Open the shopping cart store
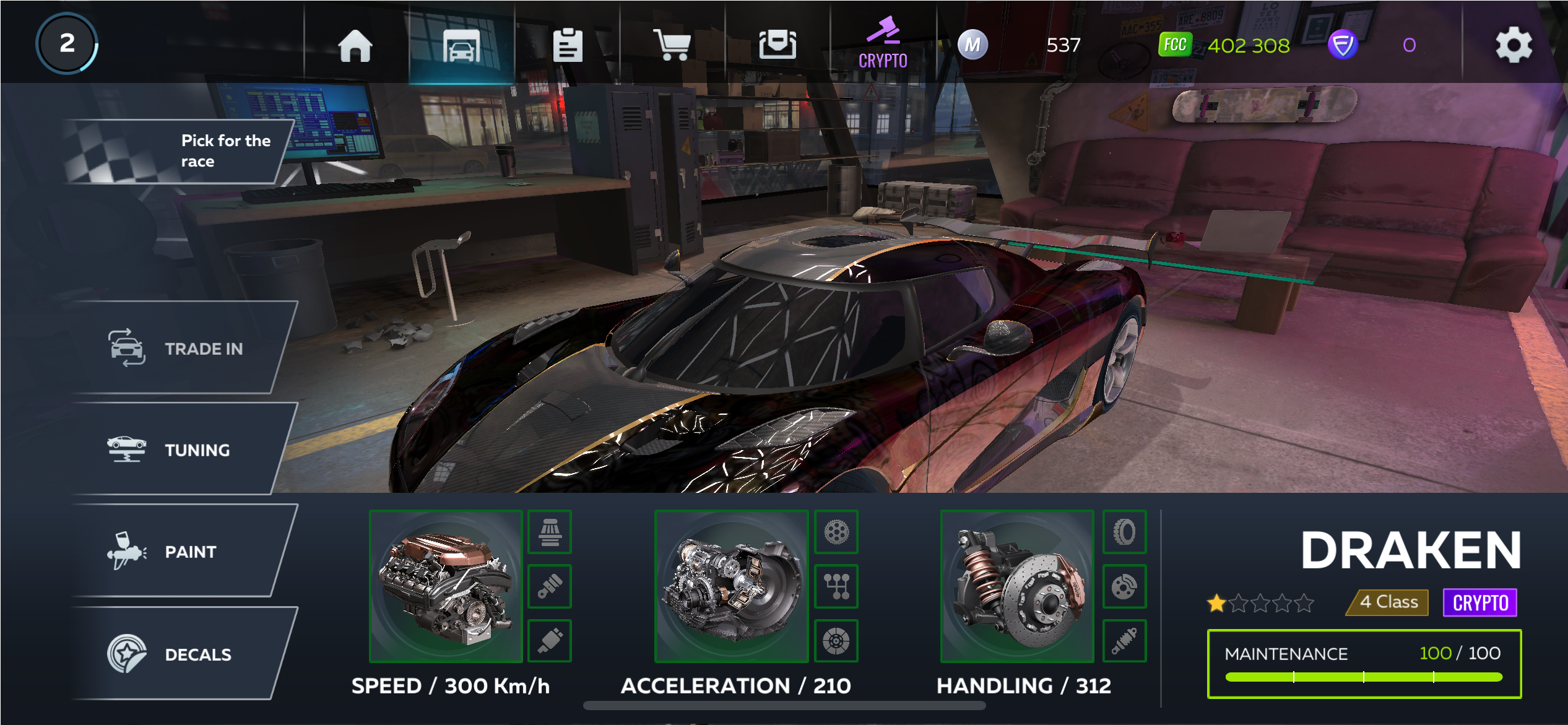This screenshot has height=725, width=1568. coord(672,45)
